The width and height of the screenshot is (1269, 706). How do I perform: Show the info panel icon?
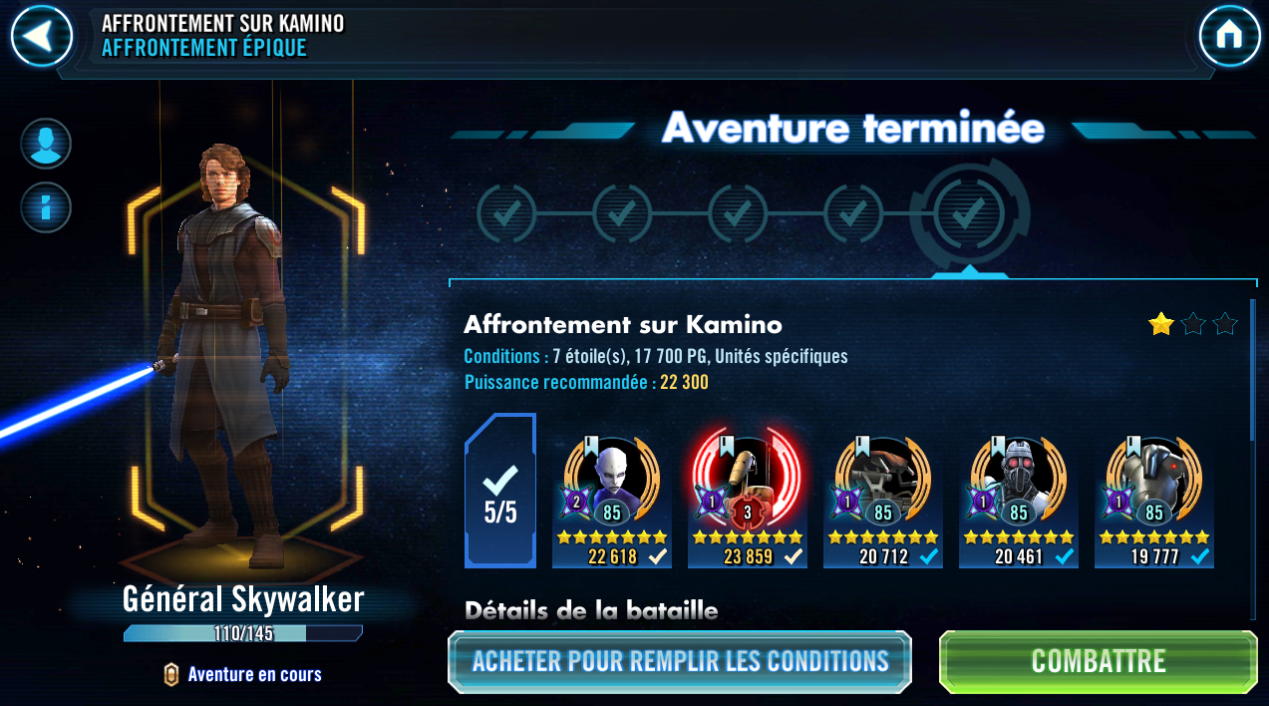(x=46, y=207)
